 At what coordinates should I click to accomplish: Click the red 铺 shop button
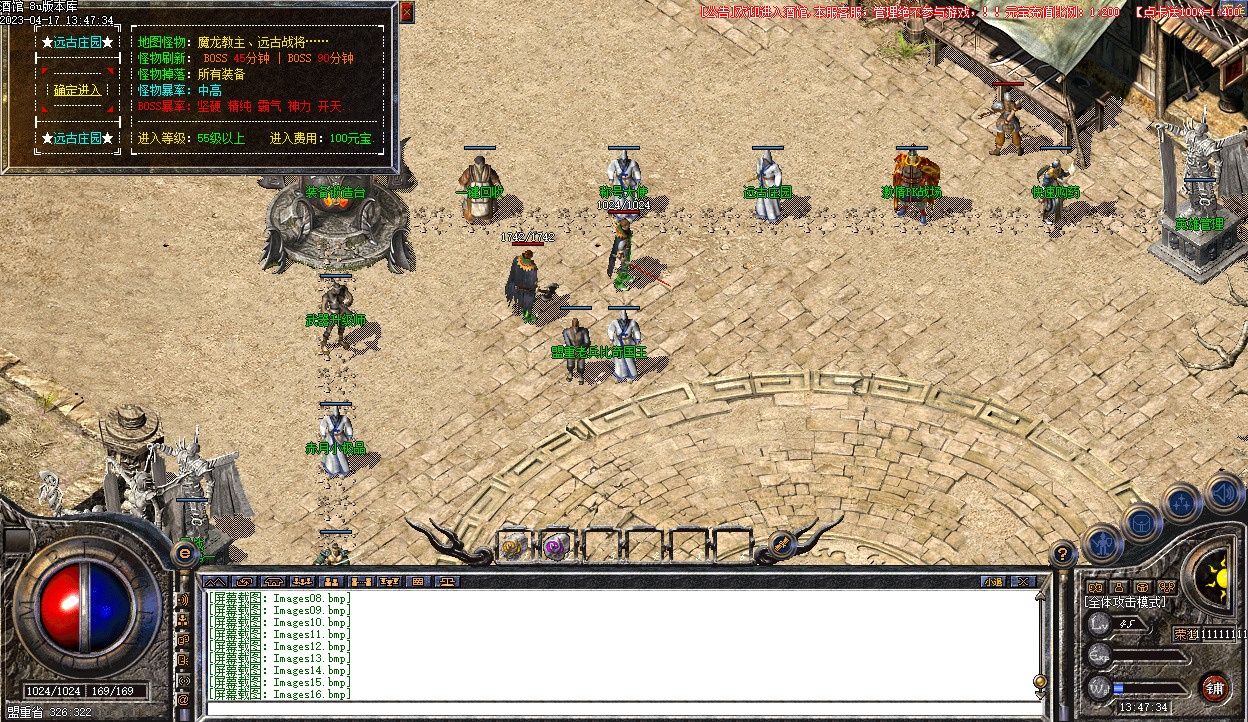tap(1214, 687)
